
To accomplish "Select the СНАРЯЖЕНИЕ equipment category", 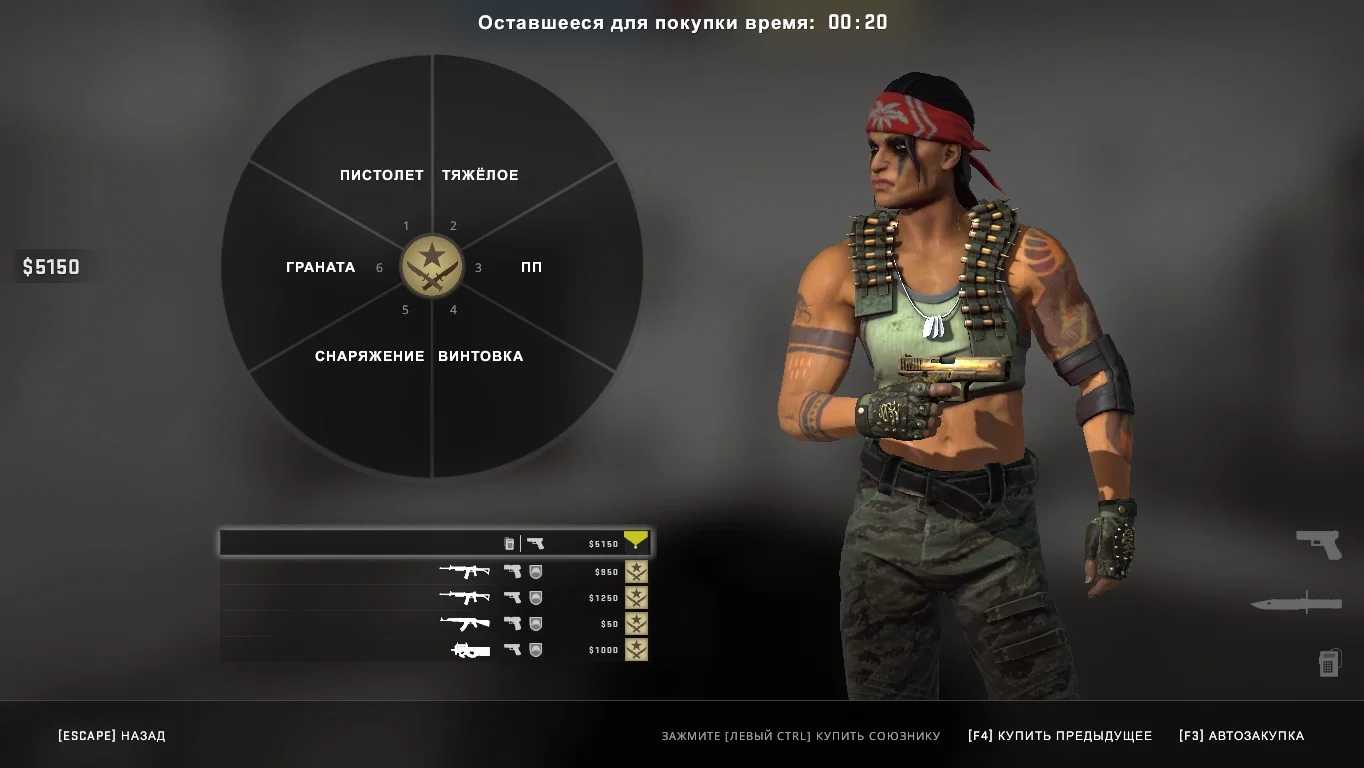I will pos(369,356).
